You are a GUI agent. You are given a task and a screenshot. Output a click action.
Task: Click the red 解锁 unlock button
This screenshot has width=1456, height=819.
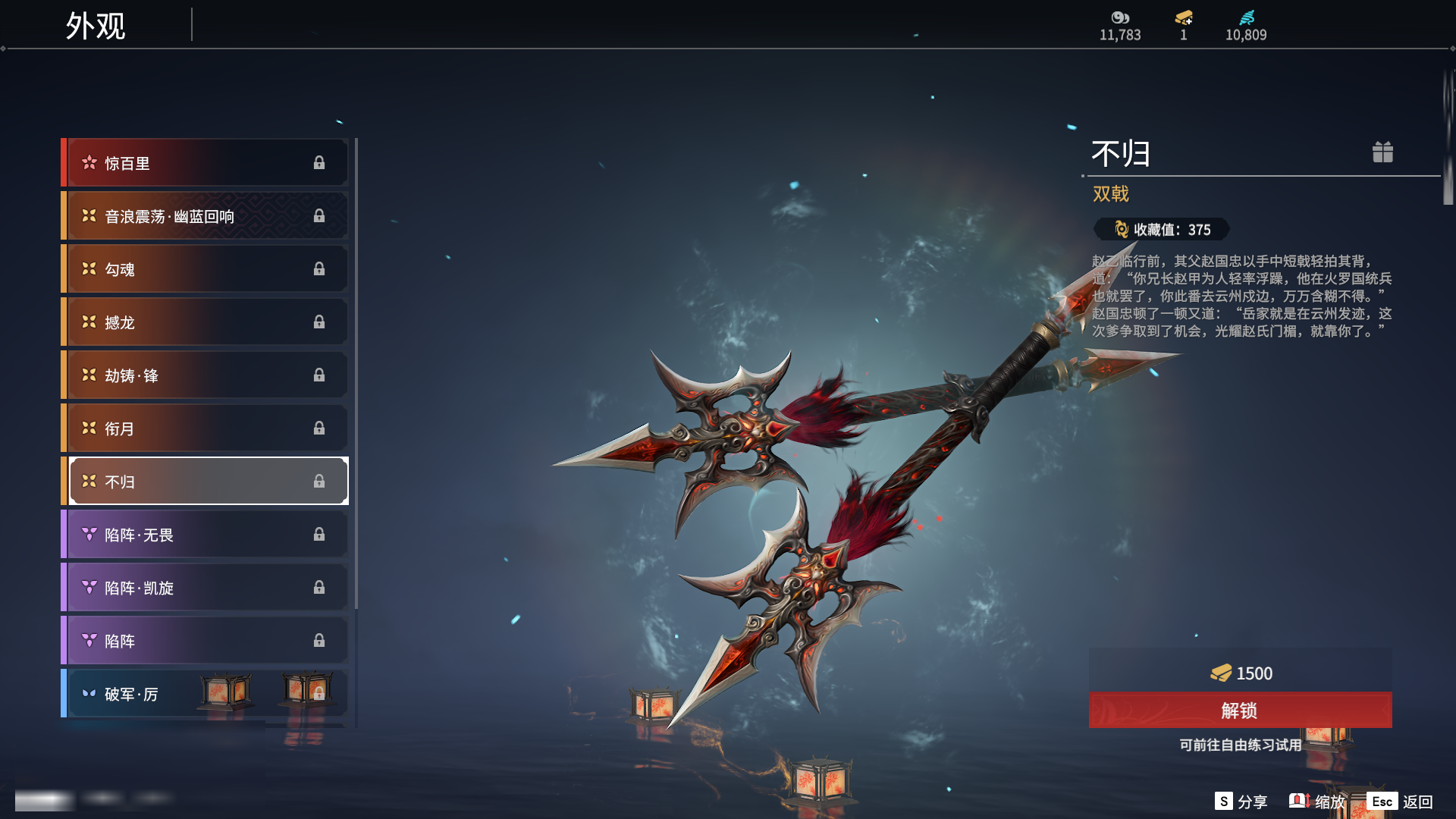pos(1240,711)
